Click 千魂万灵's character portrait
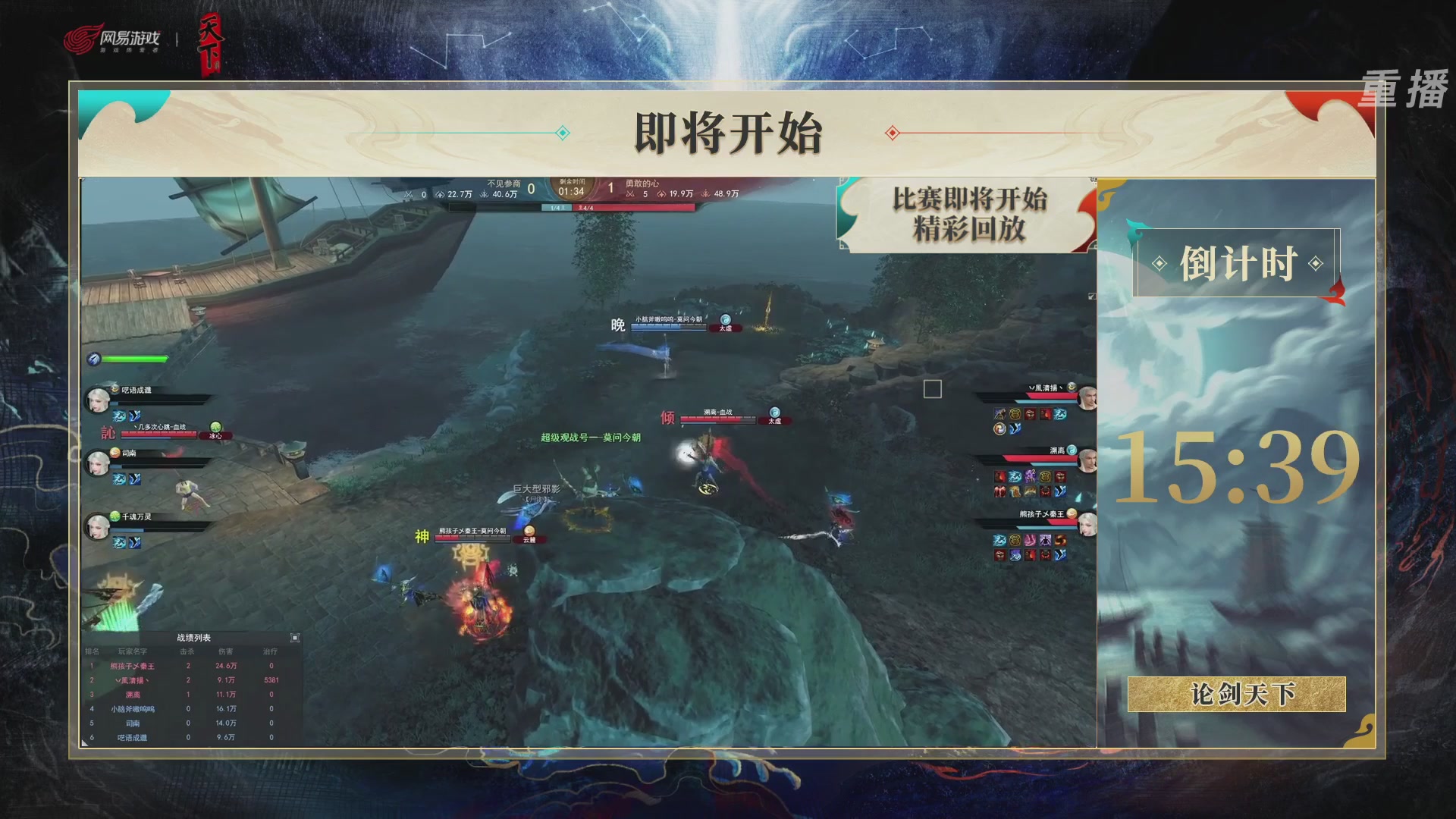The image size is (1456, 819). tap(96, 528)
